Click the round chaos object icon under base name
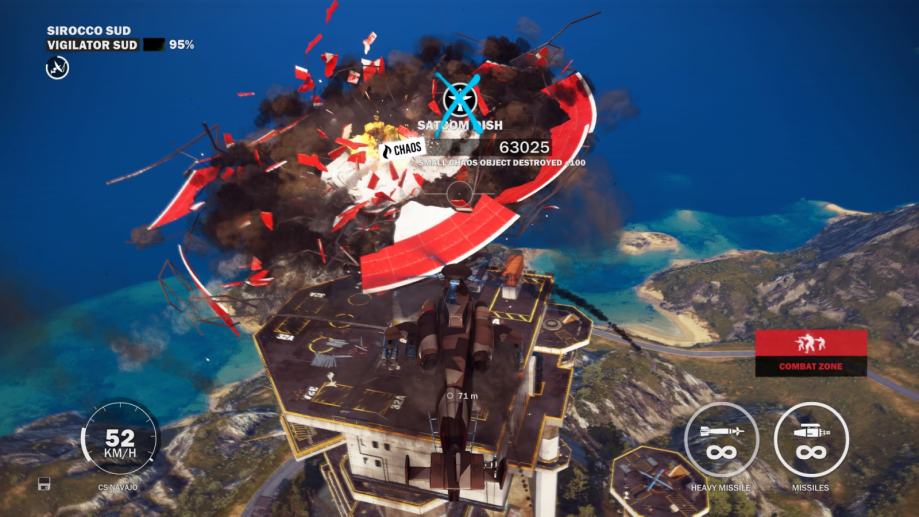The image size is (919, 517). click(57, 67)
